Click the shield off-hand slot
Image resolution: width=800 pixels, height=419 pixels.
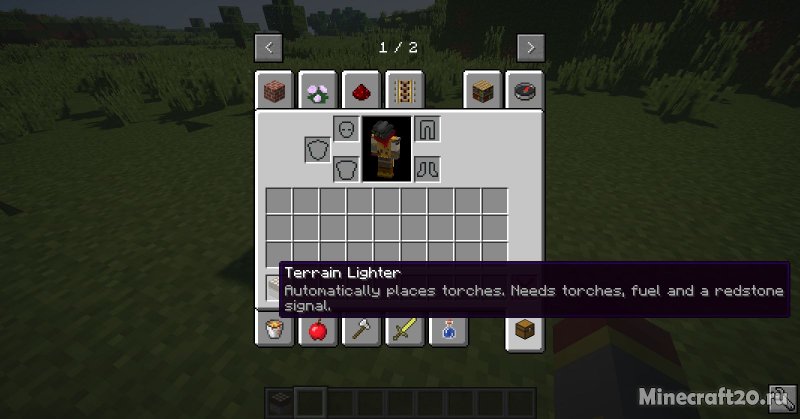(x=318, y=150)
